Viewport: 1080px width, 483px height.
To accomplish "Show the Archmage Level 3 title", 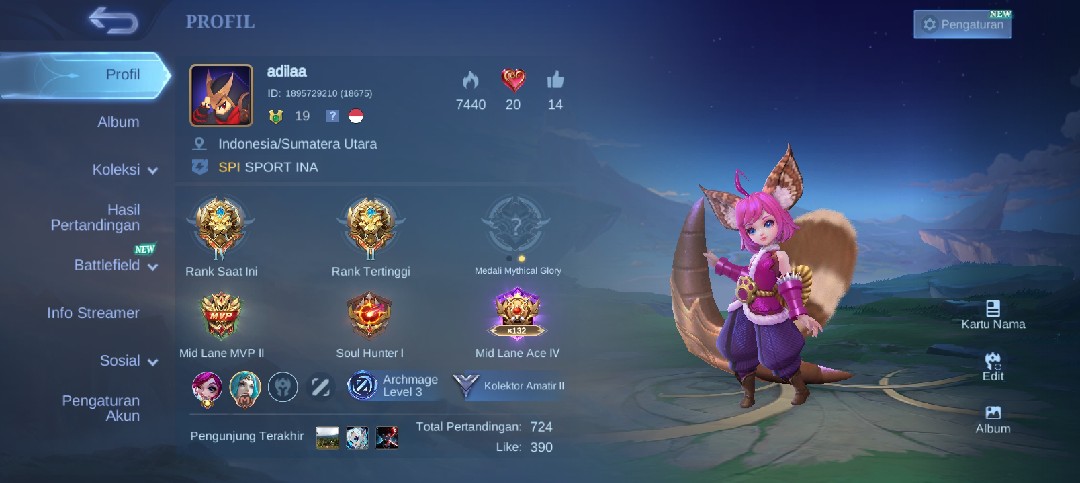I will 393,386.
